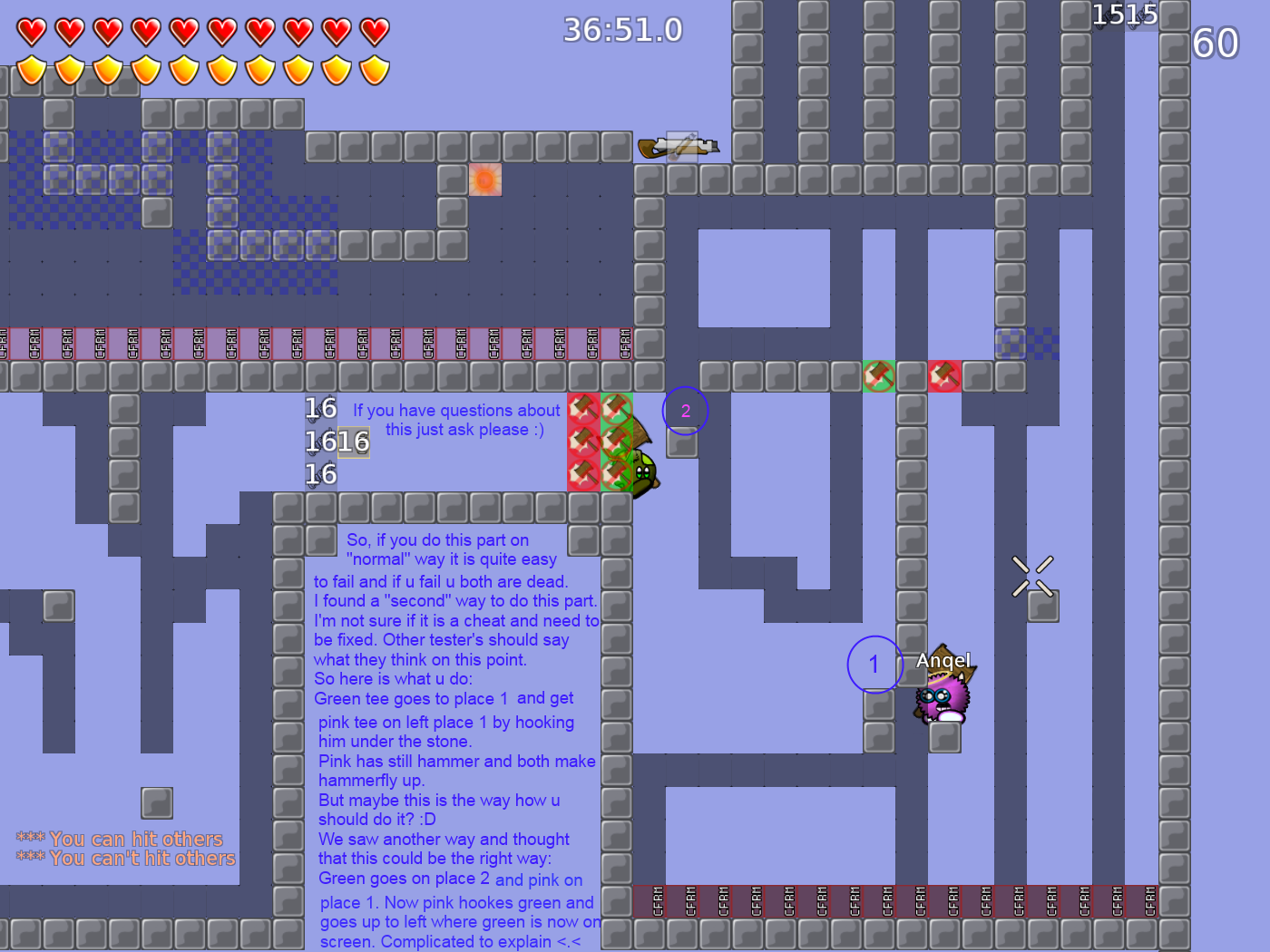The width and height of the screenshot is (1270, 952).
Task: Toggle the rightmost heart in the top row
Action: (373, 30)
